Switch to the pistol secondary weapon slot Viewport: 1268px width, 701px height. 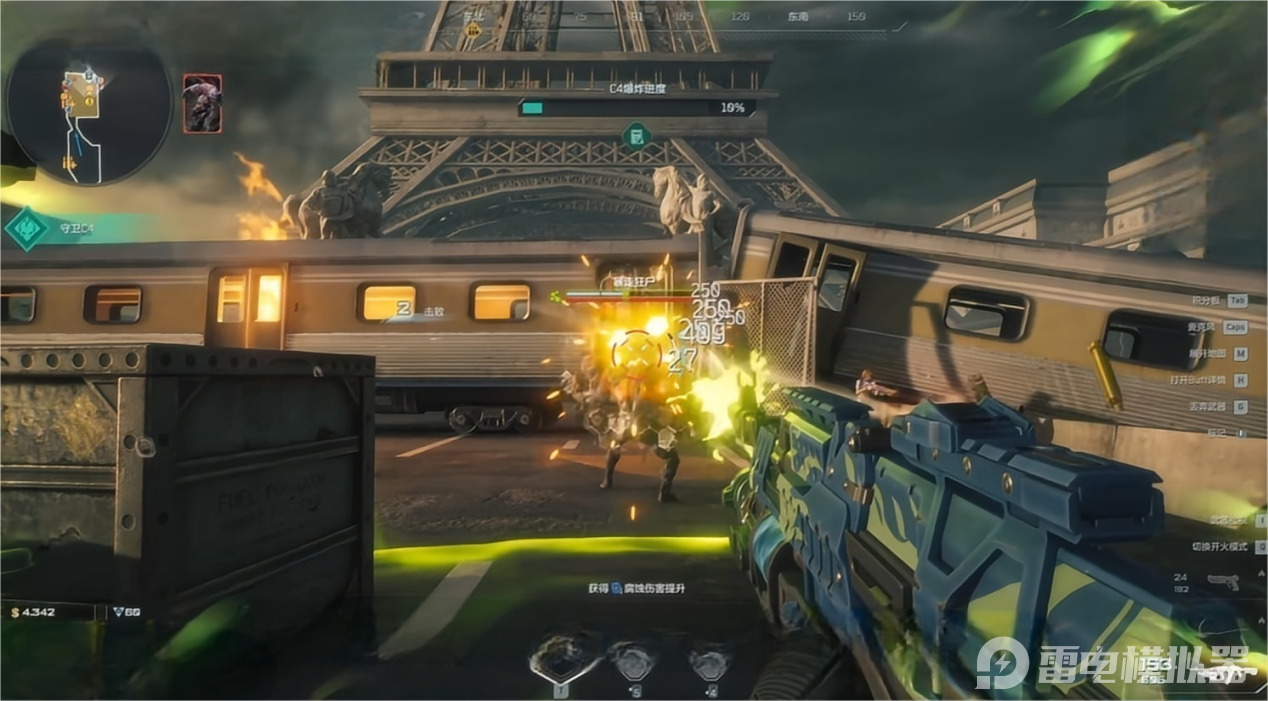click(x=1222, y=582)
